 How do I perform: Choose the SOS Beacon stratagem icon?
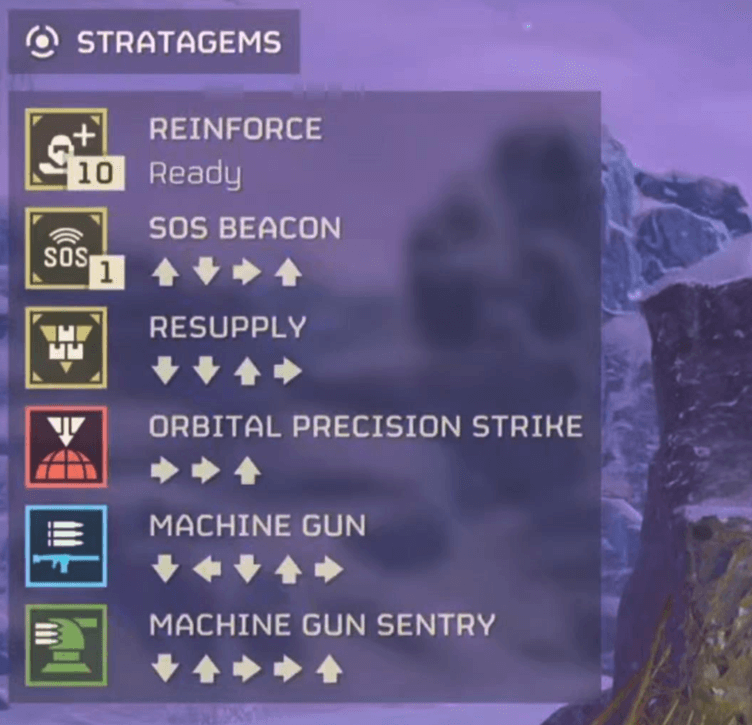tap(66, 248)
